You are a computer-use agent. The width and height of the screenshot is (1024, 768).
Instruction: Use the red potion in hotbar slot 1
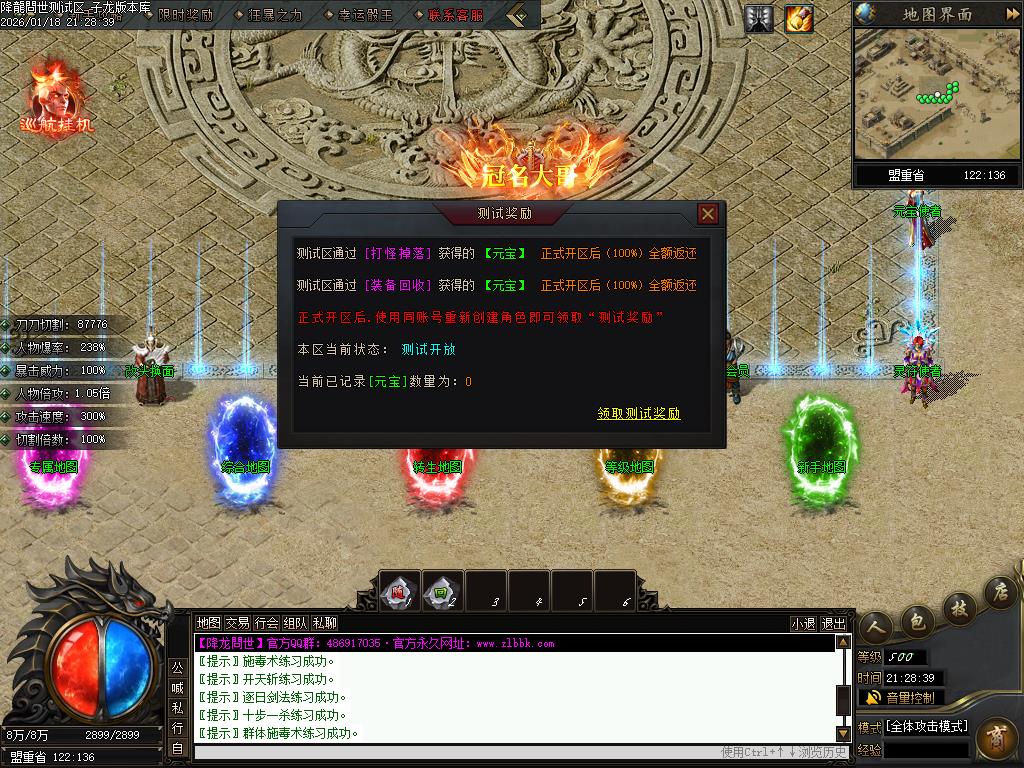[399, 591]
